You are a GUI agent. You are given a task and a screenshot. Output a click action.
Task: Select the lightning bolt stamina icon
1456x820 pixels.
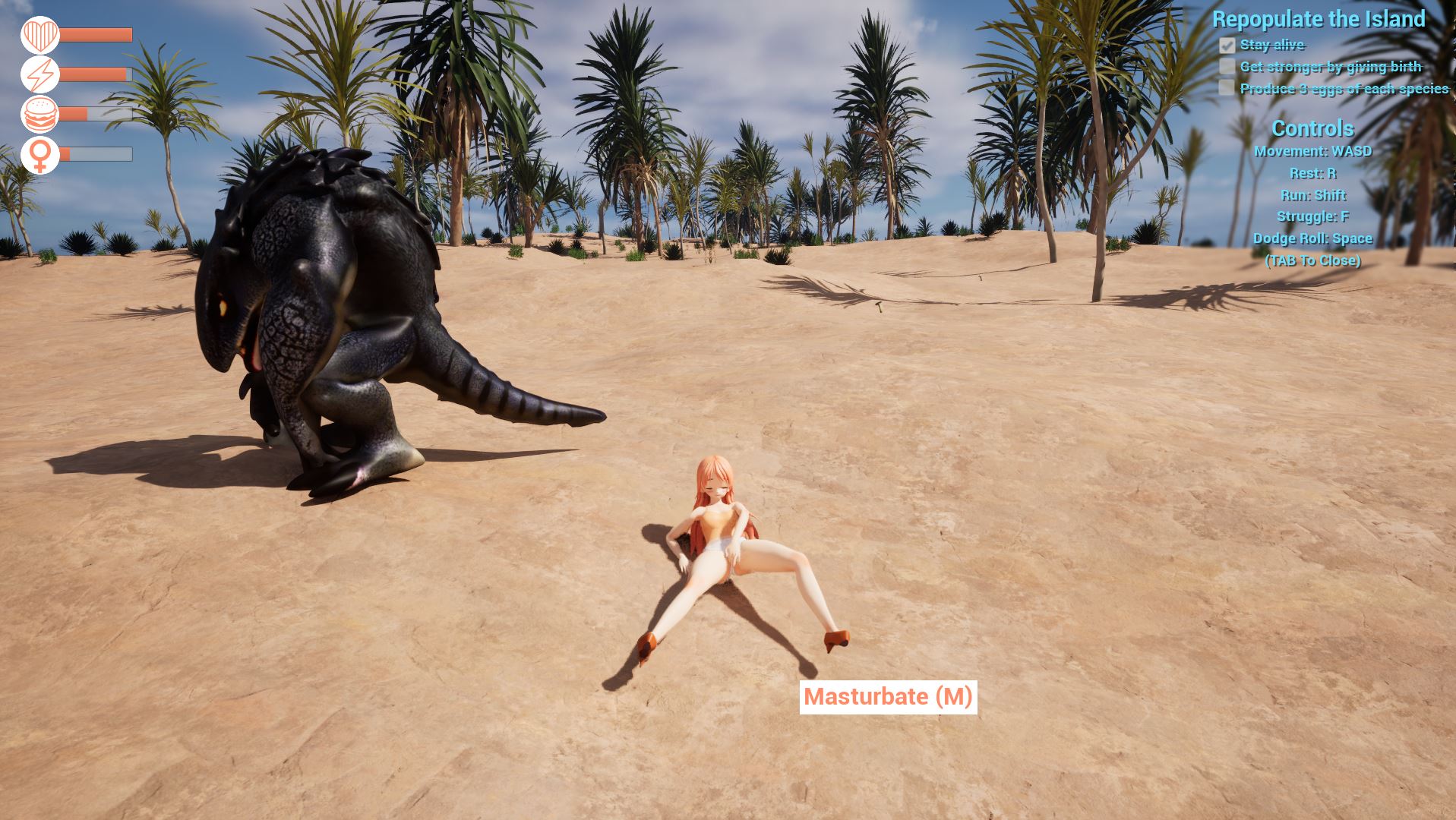coord(39,75)
